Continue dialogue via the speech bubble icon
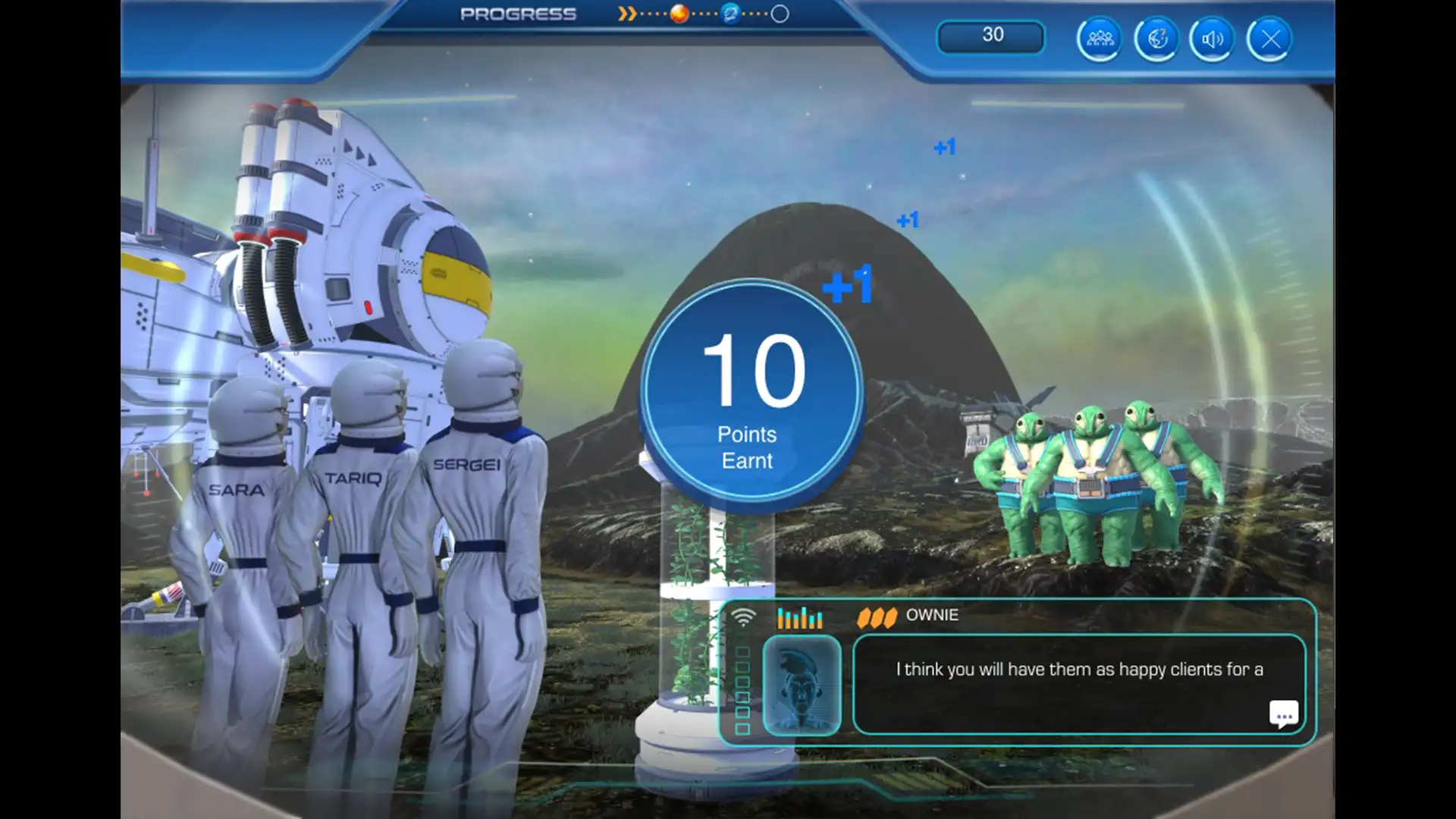Image resolution: width=1456 pixels, height=819 pixels. 1283,714
